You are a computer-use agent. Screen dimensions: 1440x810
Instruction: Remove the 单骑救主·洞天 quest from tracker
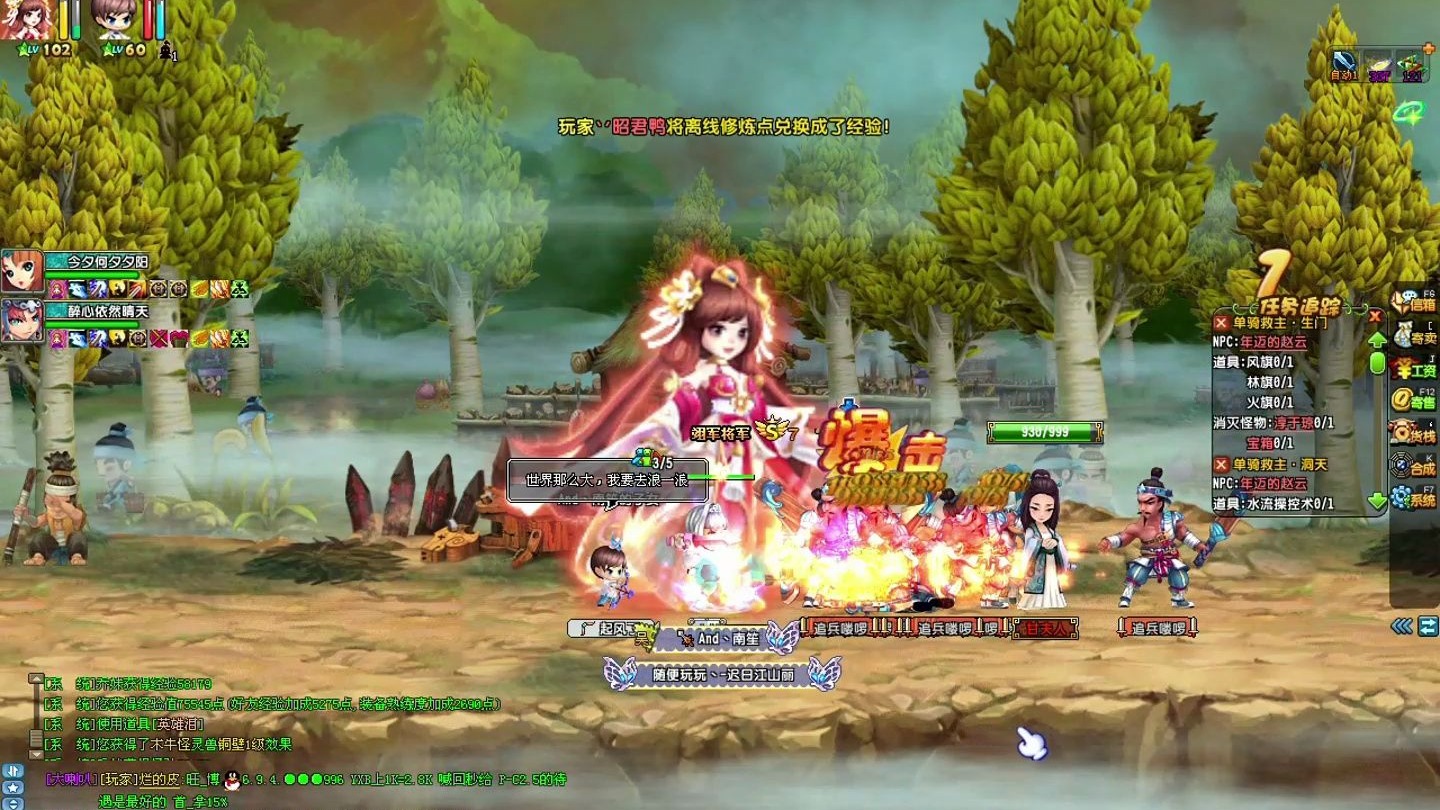point(1221,464)
